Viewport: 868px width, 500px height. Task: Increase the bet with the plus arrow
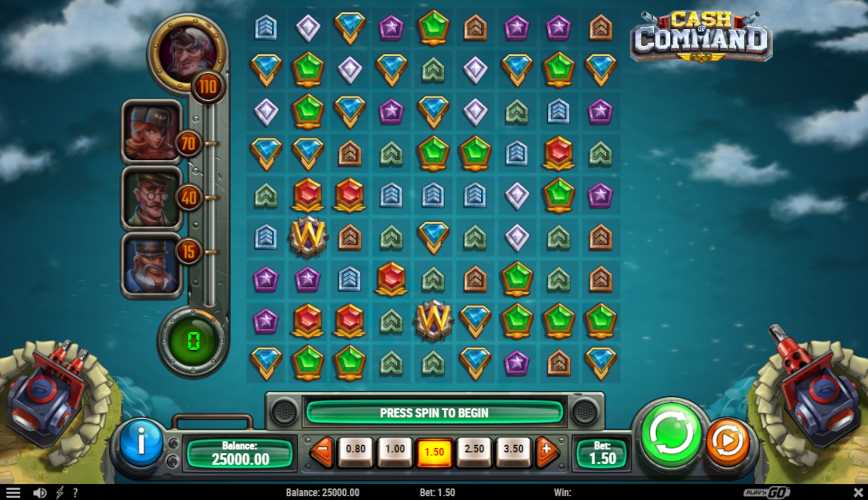(x=546, y=452)
